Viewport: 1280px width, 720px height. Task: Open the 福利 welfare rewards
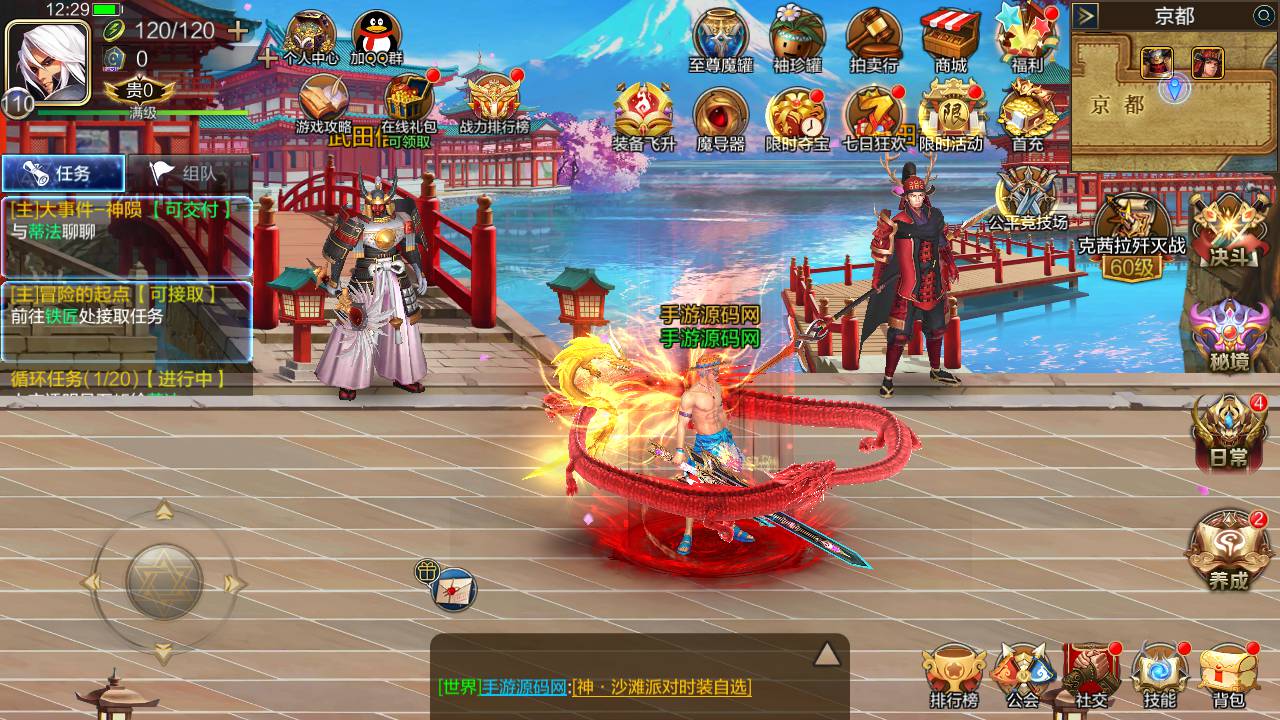(x=1026, y=36)
